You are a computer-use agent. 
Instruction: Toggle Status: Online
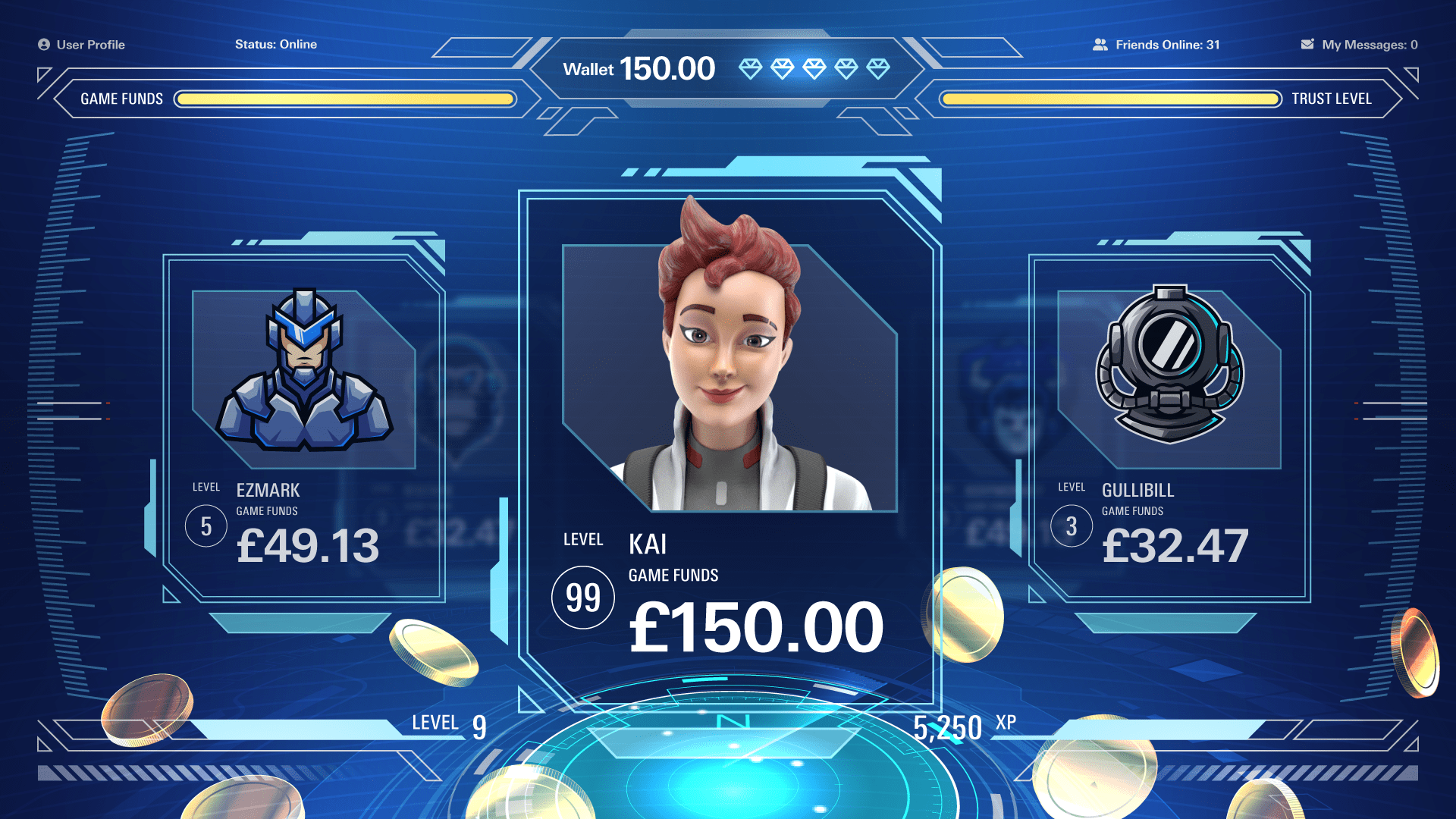(276, 45)
